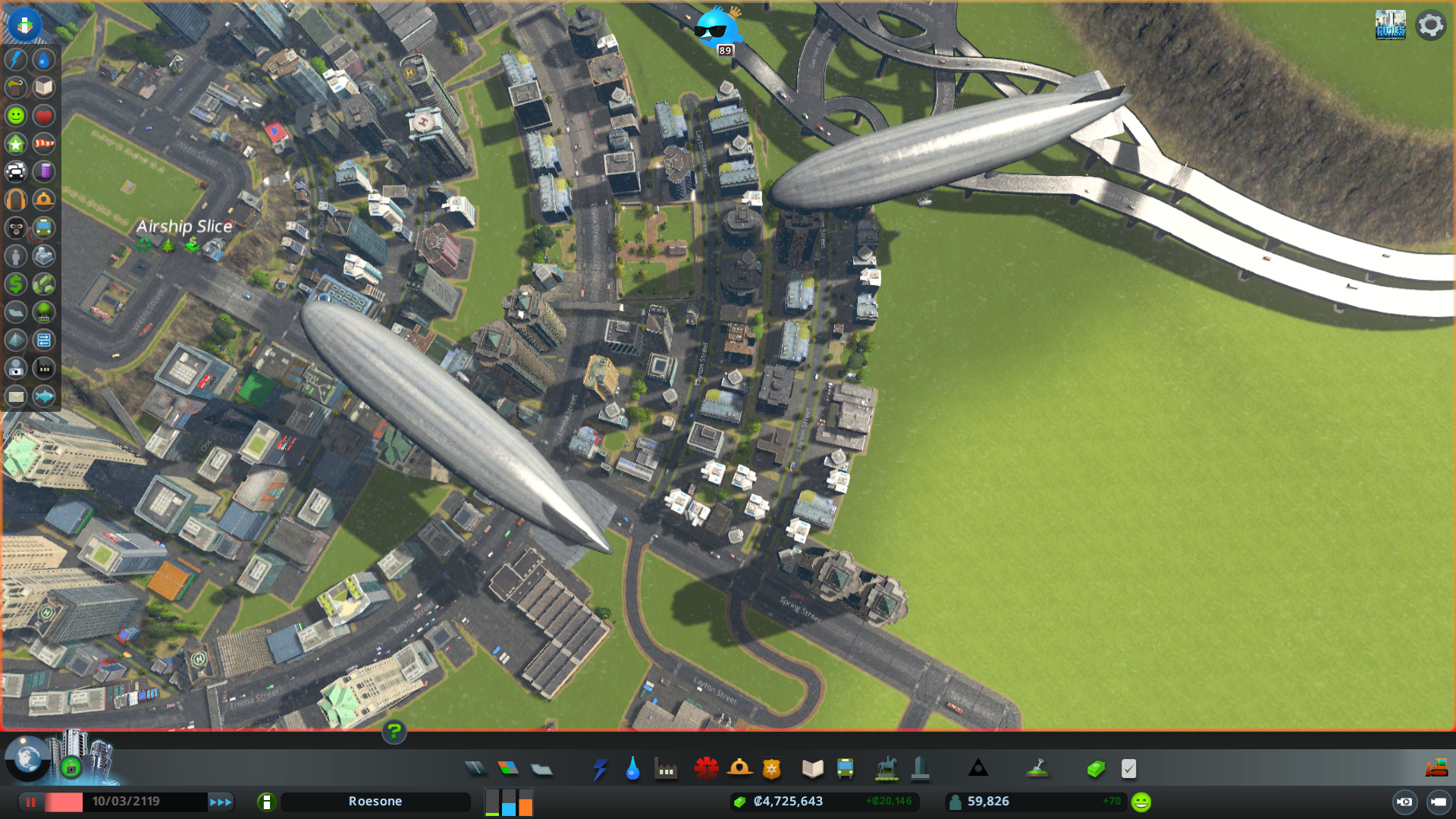Click the green question mark help button
The image size is (1456, 819).
click(394, 733)
